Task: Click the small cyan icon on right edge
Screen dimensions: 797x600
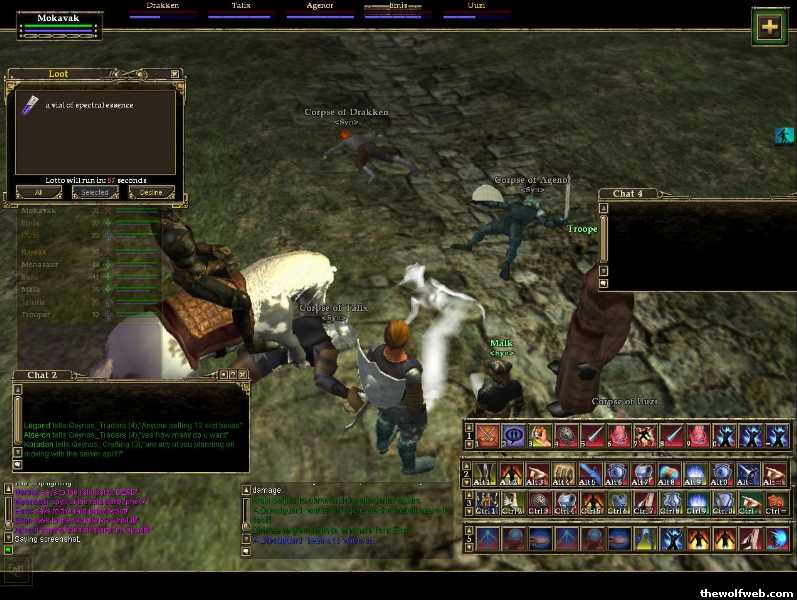Action: pyautogui.click(x=784, y=135)
